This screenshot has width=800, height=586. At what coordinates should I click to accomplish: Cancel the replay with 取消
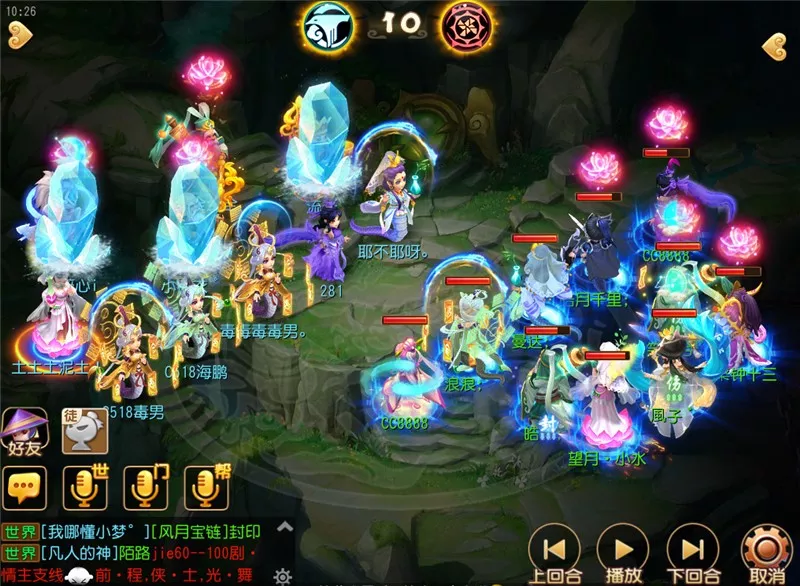click(x=766, y=550)
